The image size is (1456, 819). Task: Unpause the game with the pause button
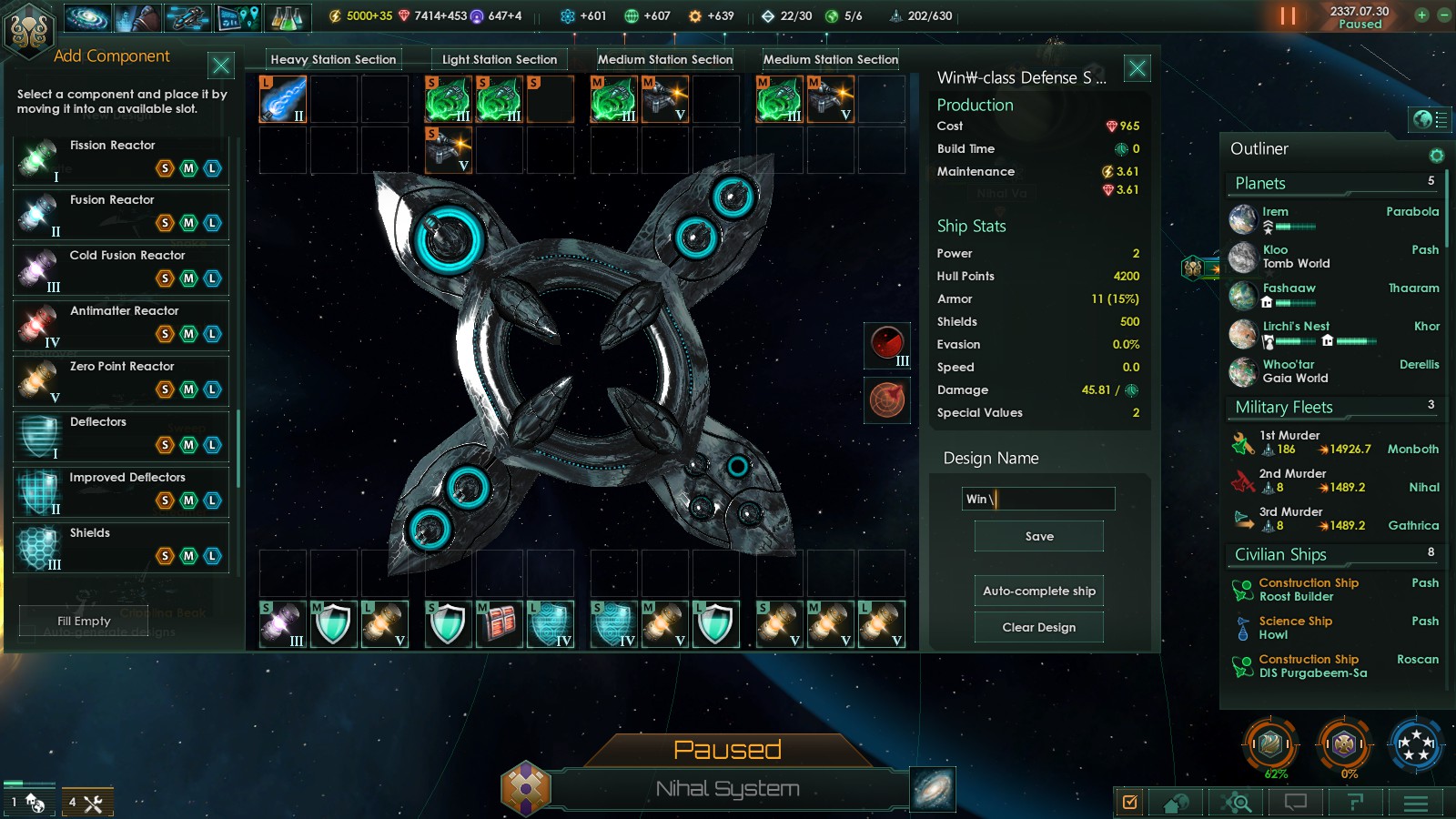1288,16
